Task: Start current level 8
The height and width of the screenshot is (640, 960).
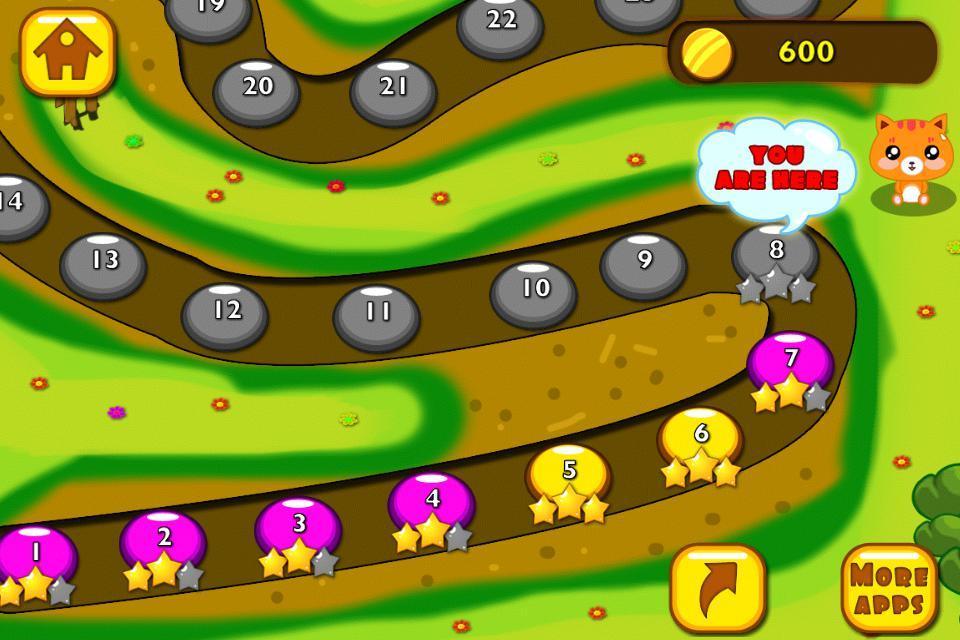Action: coord(775,255)
